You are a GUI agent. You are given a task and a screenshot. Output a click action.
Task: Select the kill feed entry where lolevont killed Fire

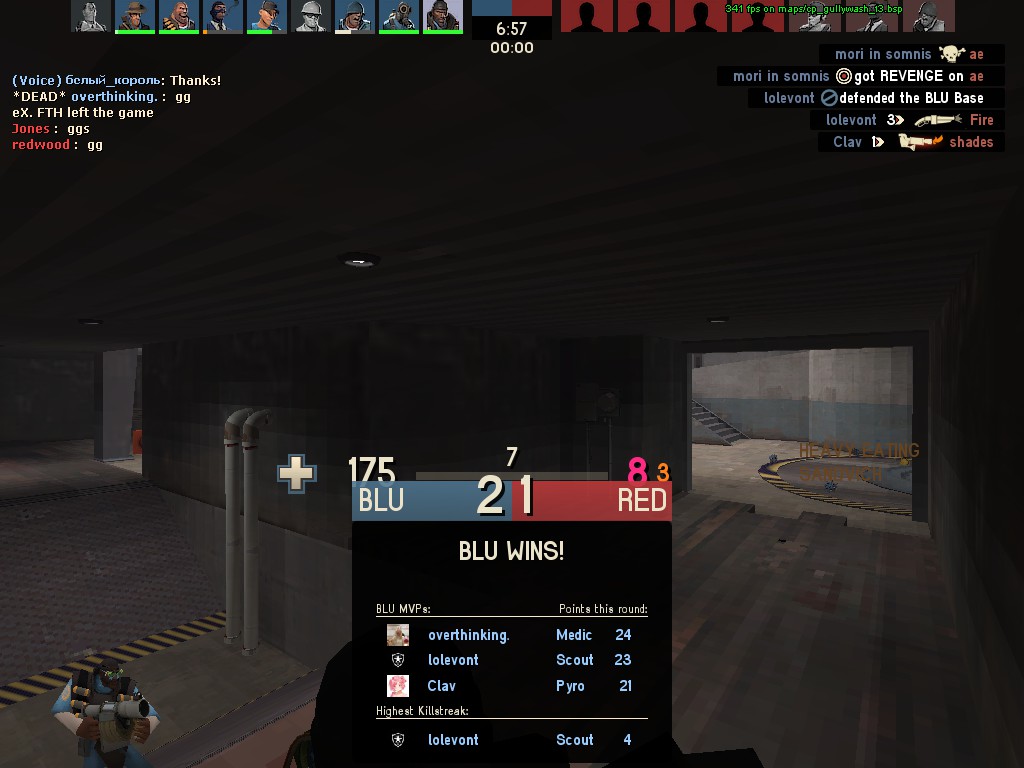[908, 120]
